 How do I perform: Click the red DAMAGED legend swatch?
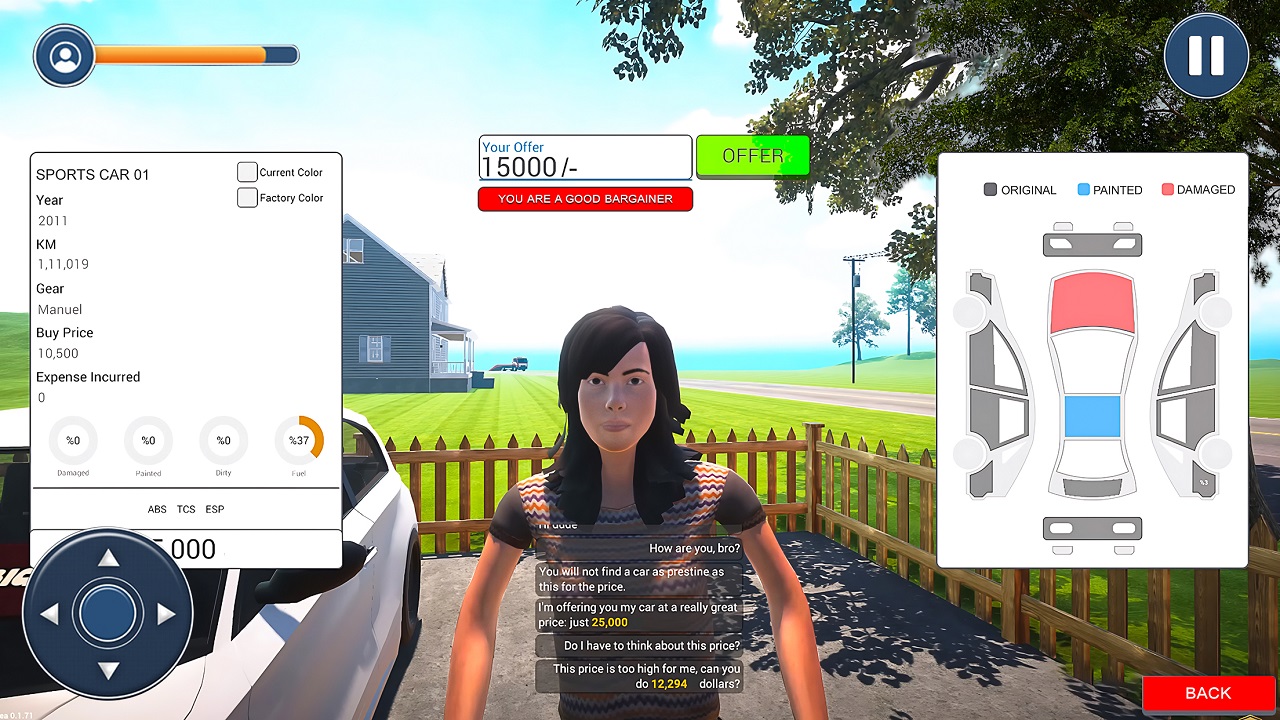pos(1166,189)
